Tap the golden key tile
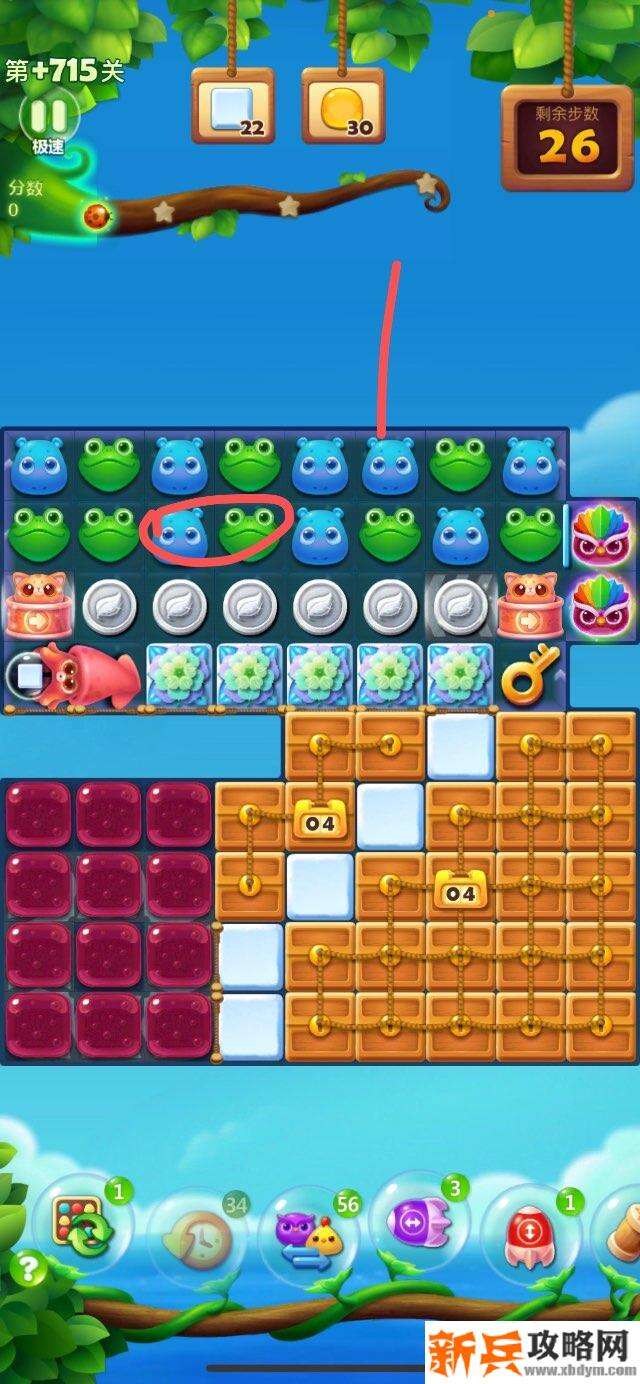This screenshot has width=640, height=1384. (530, 676)
